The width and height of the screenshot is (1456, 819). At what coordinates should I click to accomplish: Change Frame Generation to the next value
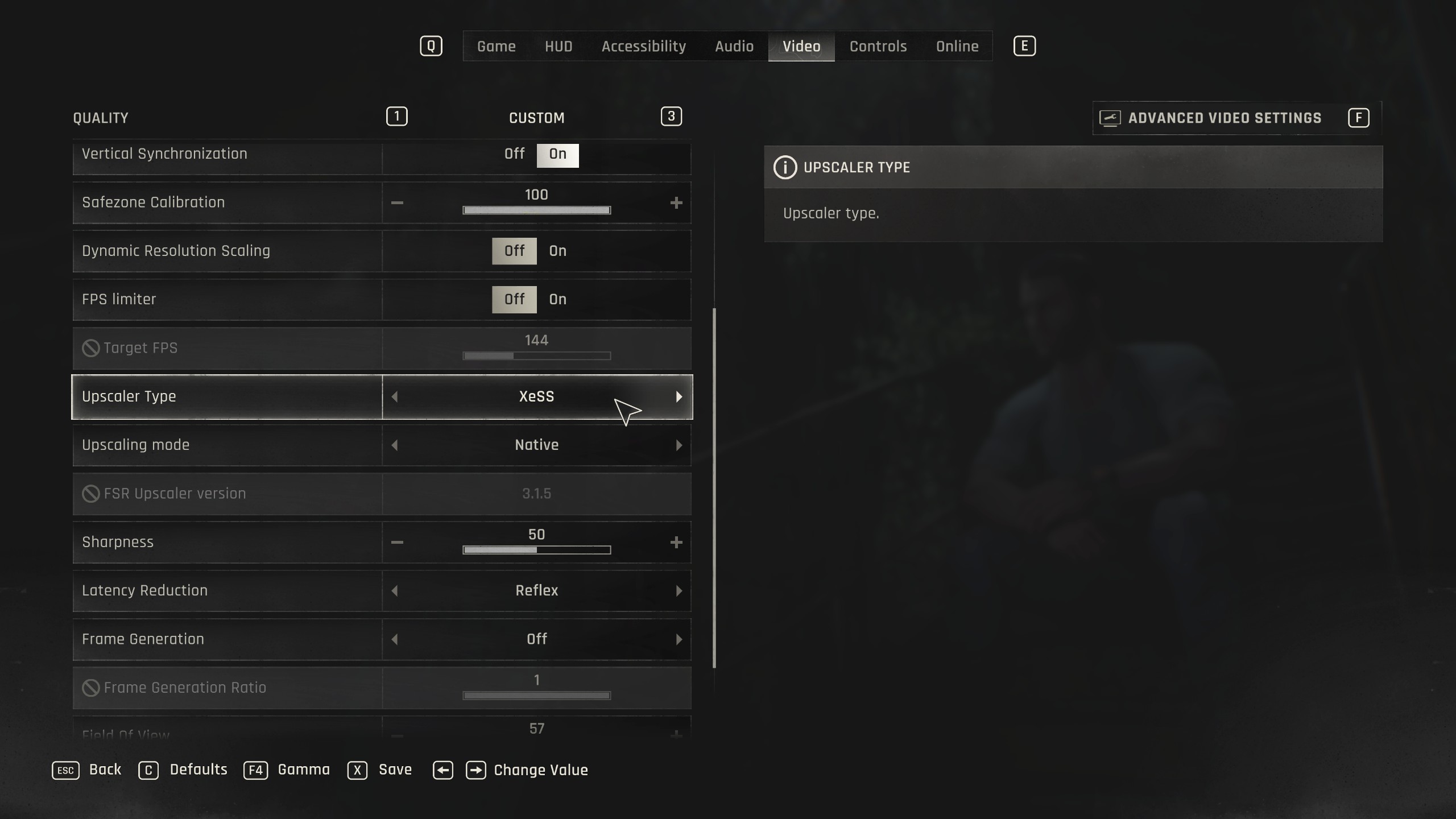[679, 639]
